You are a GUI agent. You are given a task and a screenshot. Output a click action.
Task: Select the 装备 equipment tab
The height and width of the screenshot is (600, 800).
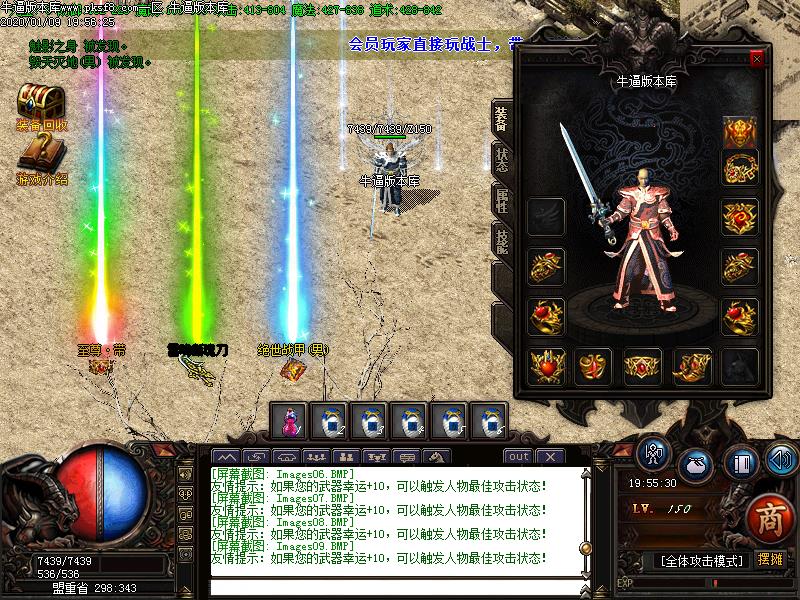pyautogui.click(x=502, y=117)
